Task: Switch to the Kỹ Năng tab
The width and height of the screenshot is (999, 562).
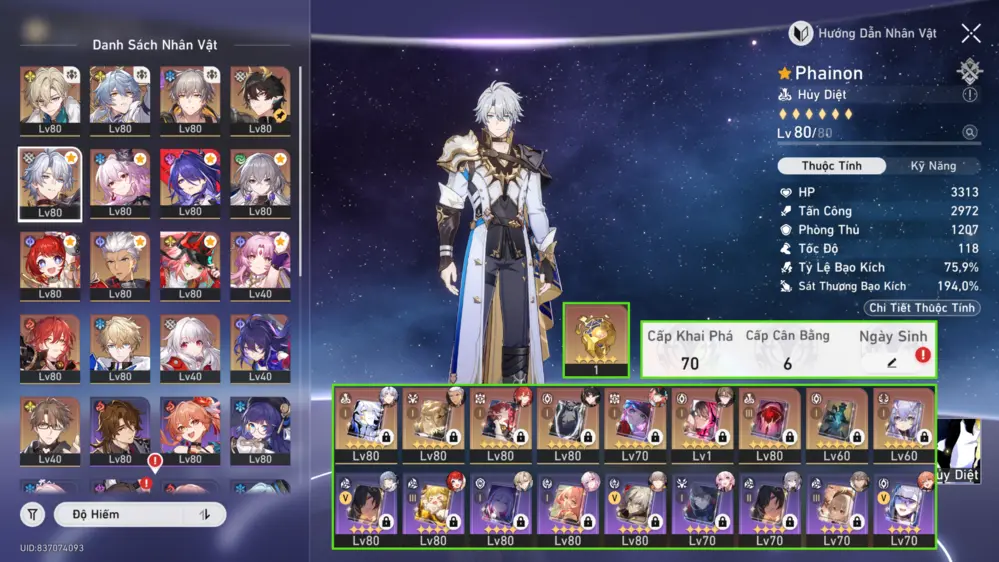Action: click(x=932, y=166)
